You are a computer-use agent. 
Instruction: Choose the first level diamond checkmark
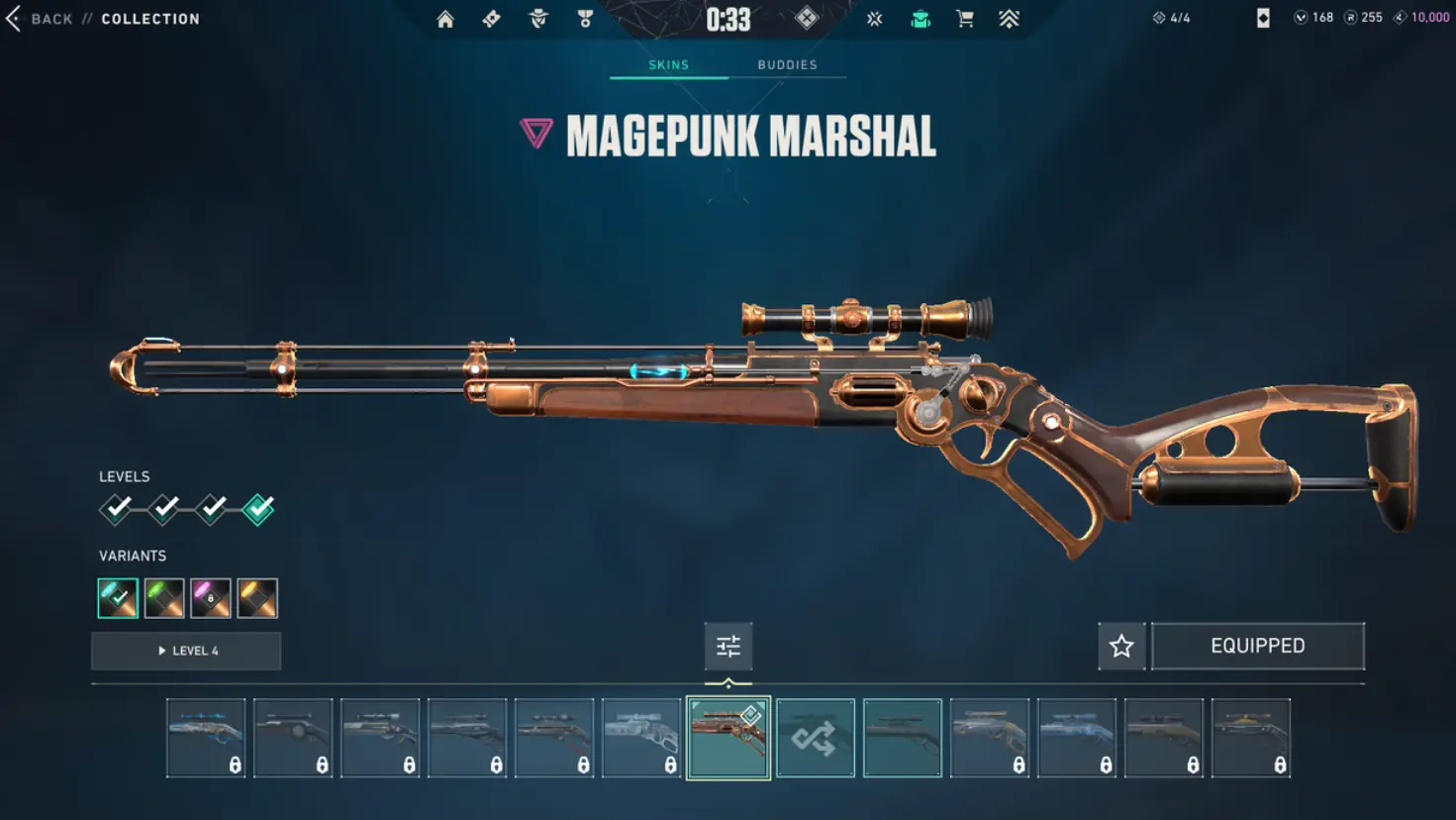coord(117,509)
